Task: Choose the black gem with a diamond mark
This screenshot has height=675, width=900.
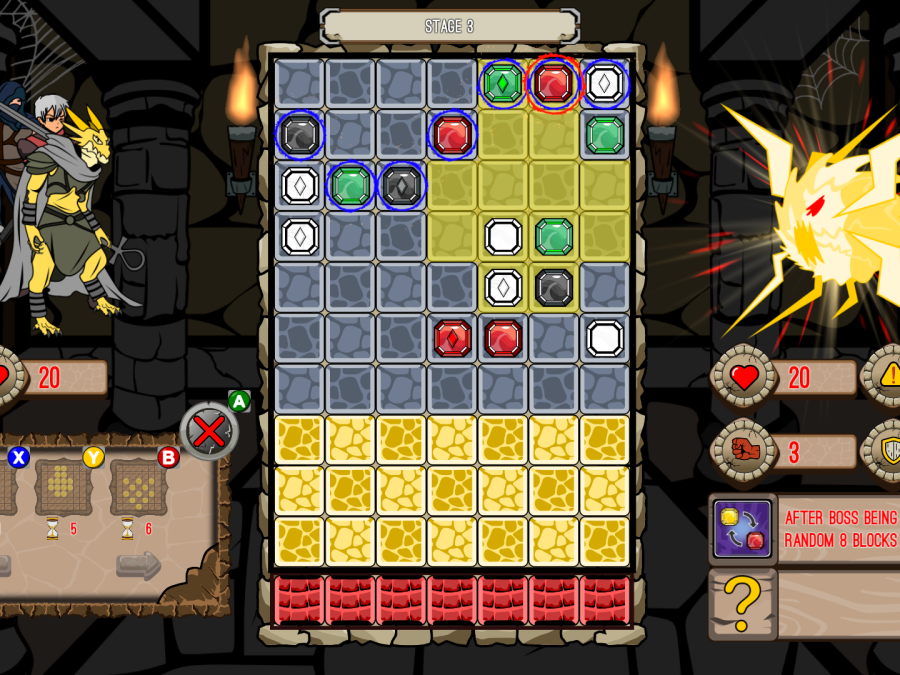Action: 401,185
